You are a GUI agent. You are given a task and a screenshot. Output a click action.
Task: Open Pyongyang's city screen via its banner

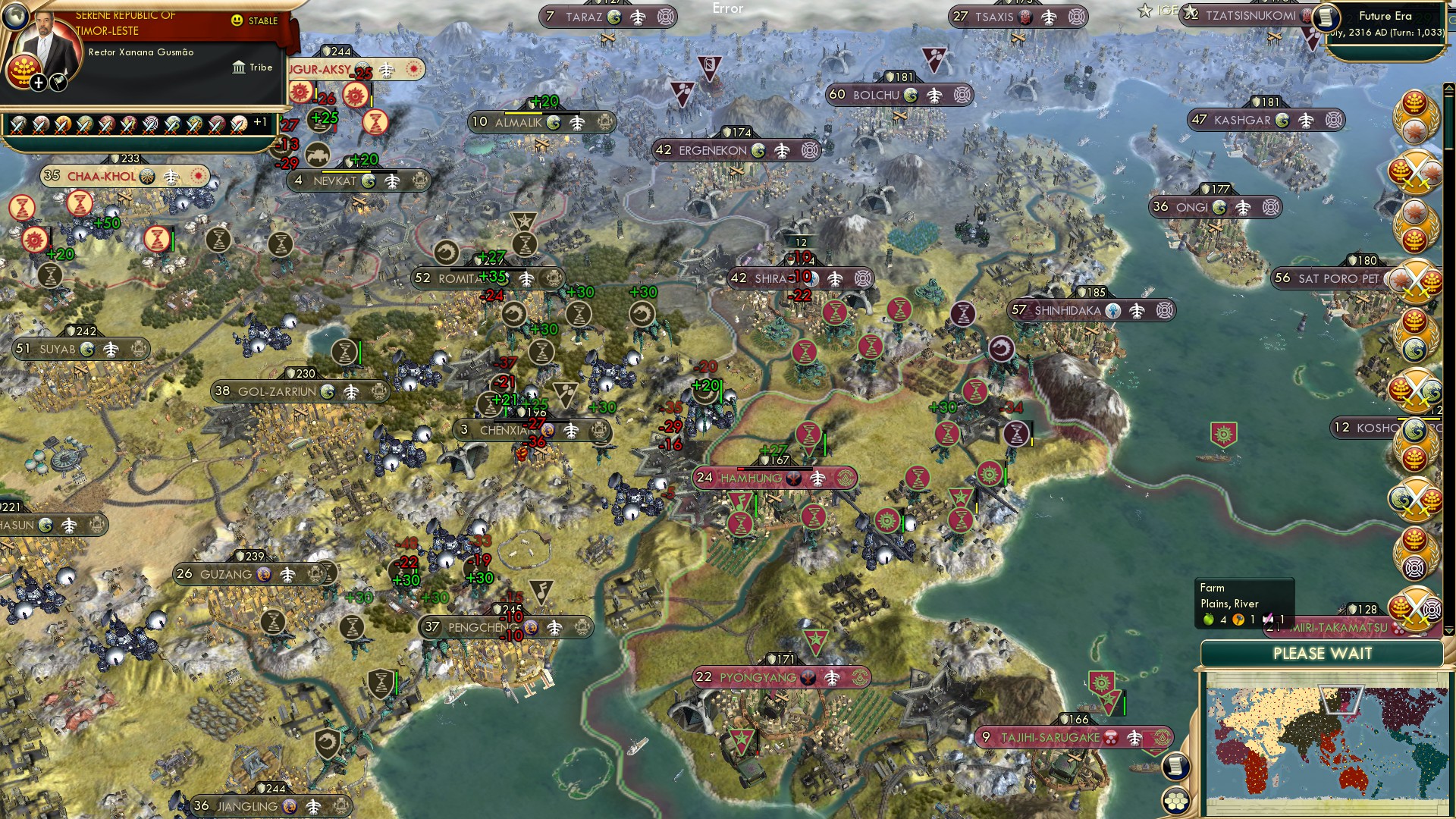tap(758, 677)
